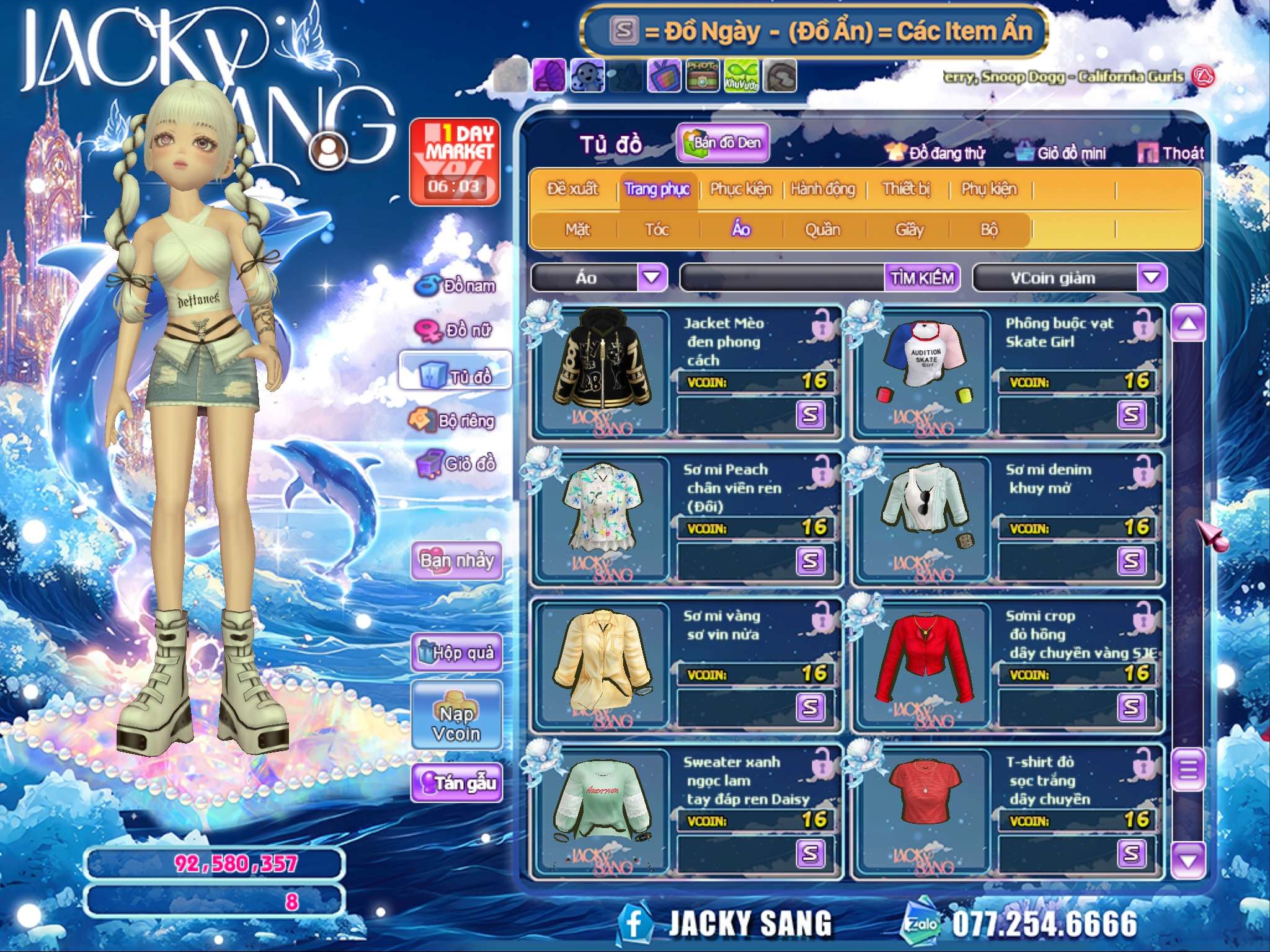
Task: Open the Giày shoes subcategory
Action: coord(909,230)
